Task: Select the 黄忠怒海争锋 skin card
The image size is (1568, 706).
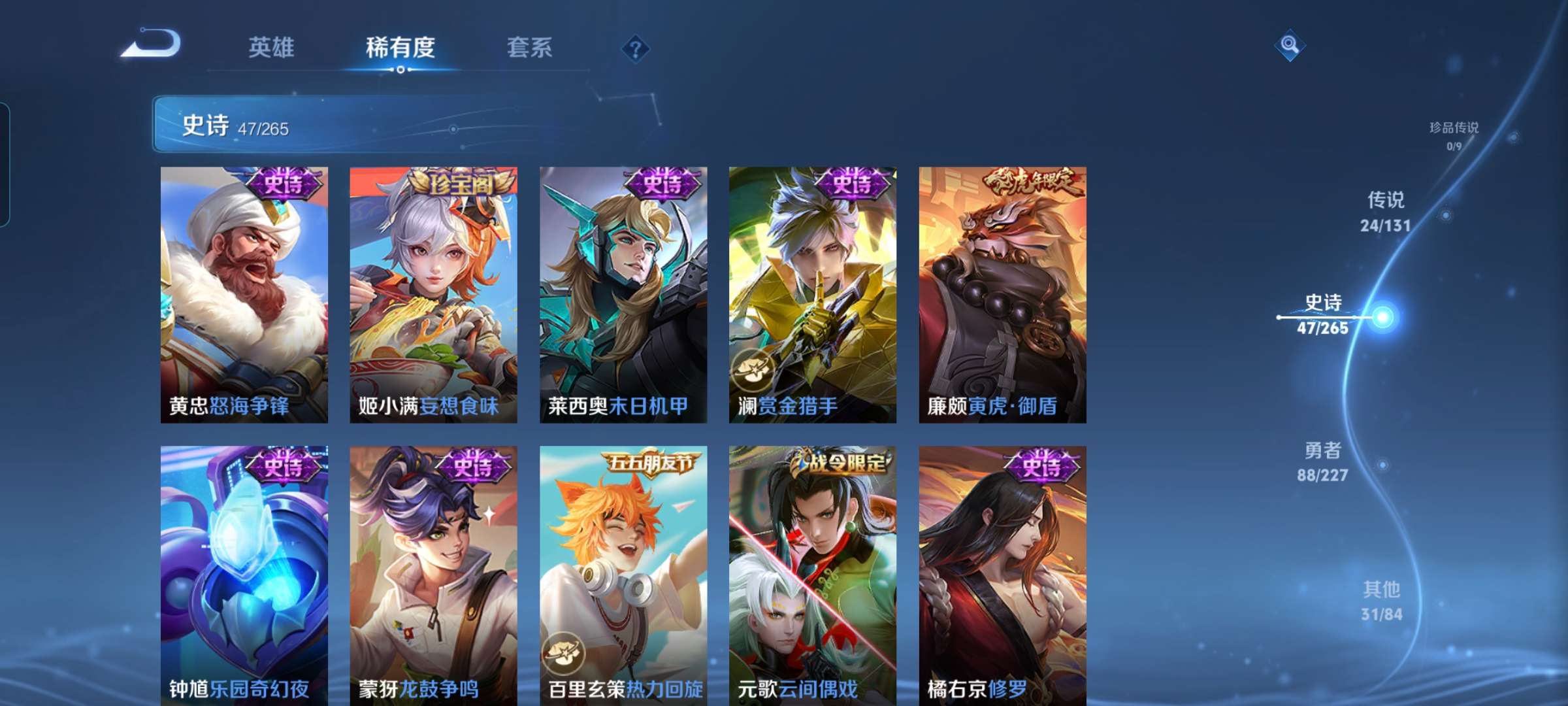Action: click(x=244, y=294)
